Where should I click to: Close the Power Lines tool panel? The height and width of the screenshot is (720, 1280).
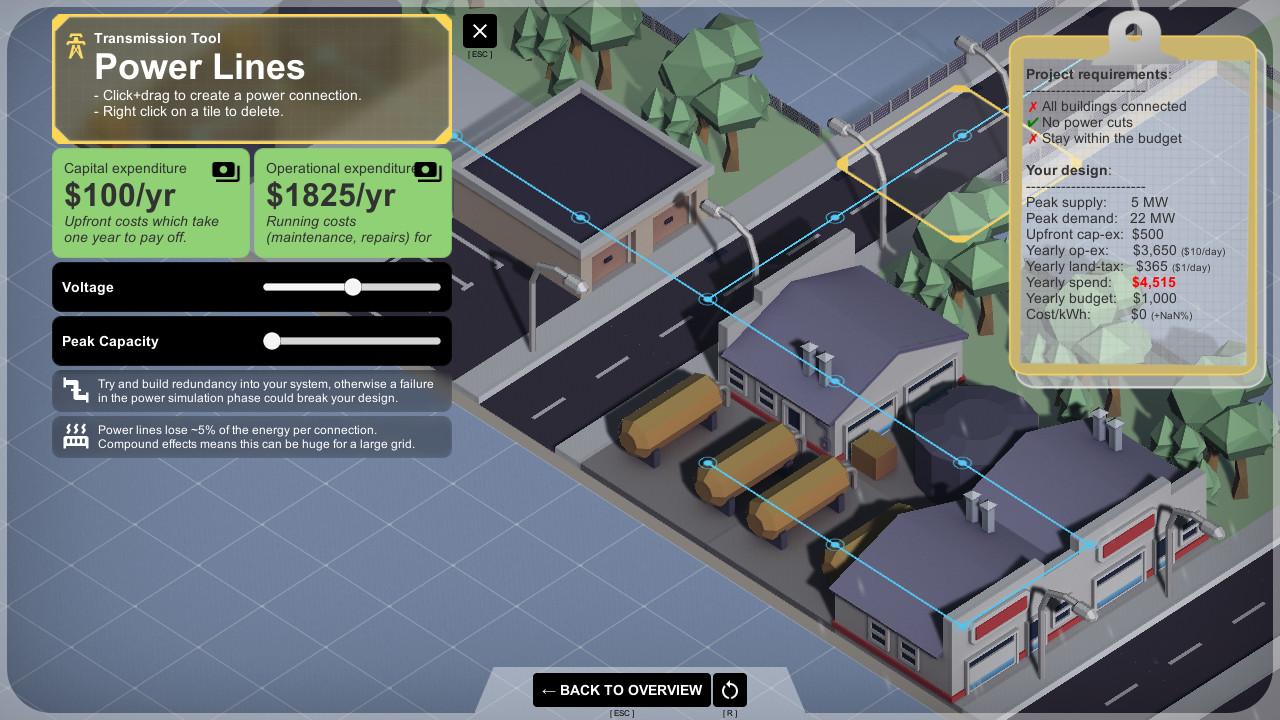(x=480, y=31)
